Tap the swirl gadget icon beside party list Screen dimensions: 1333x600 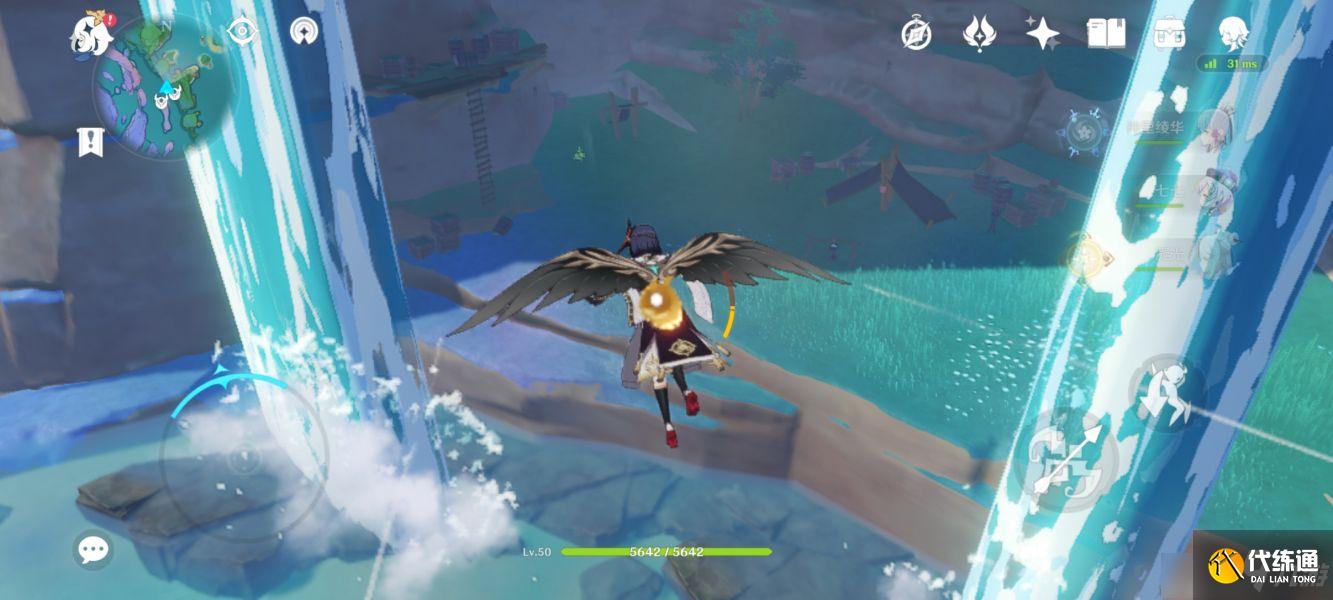click(x=1083, y=131)
